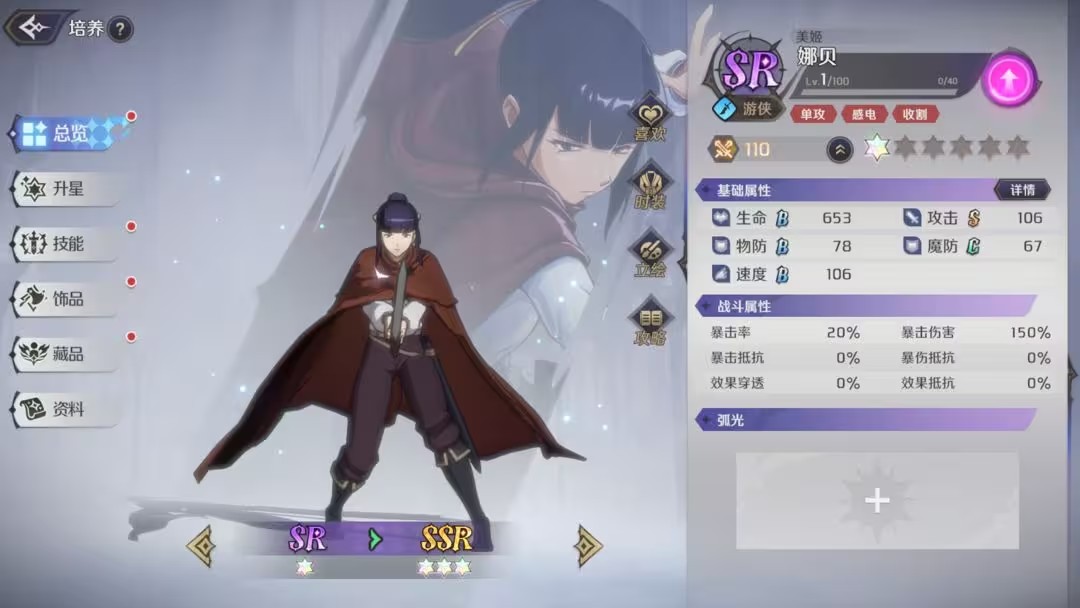This screenshot has width=1080, height=608.
Task: Switch to the 藏品 collection tab
Action: (x=66, y=353)
